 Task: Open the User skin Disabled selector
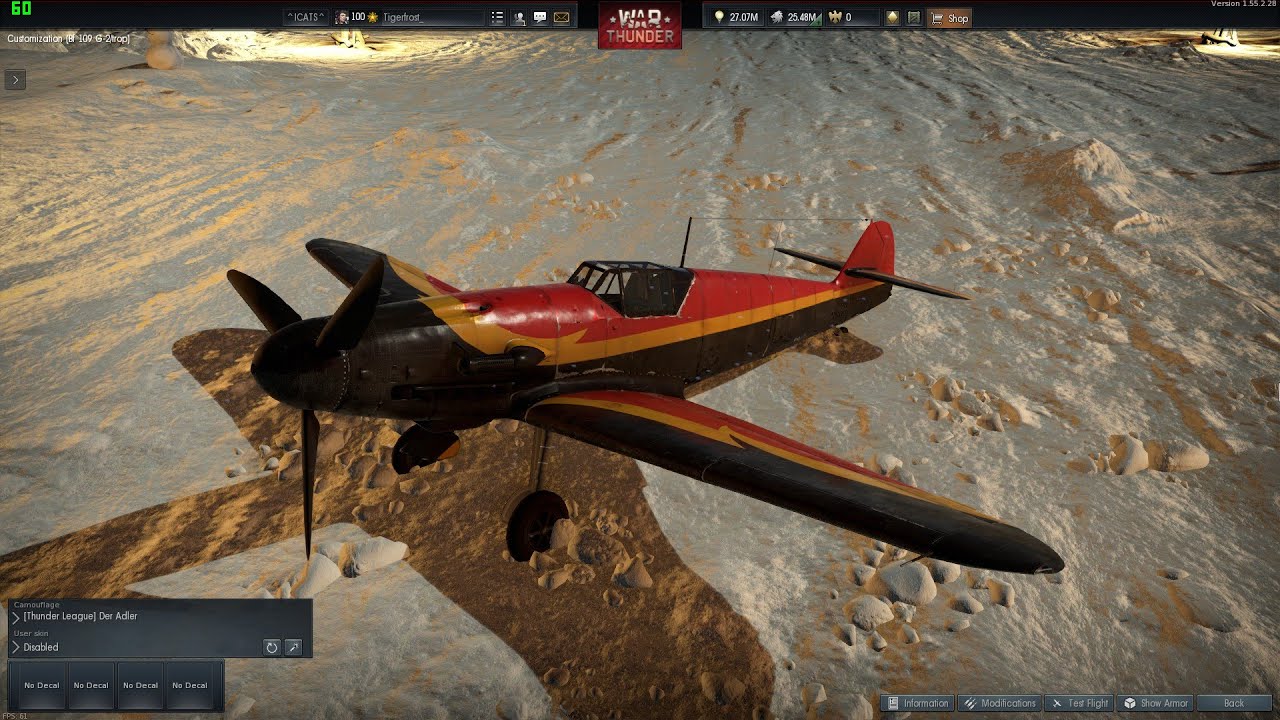tap(40, 647)
